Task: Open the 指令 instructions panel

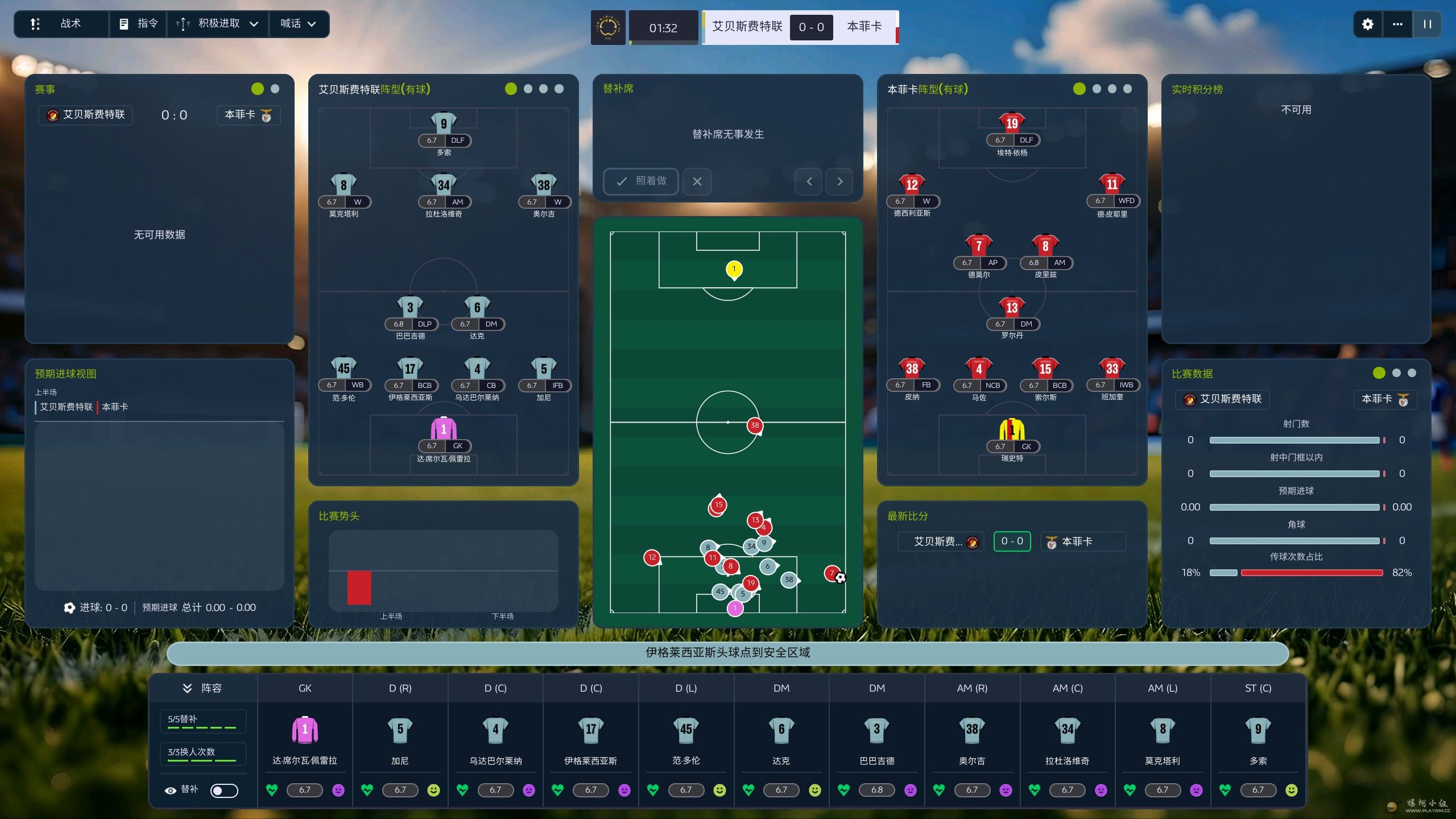Action: [138, 24]
